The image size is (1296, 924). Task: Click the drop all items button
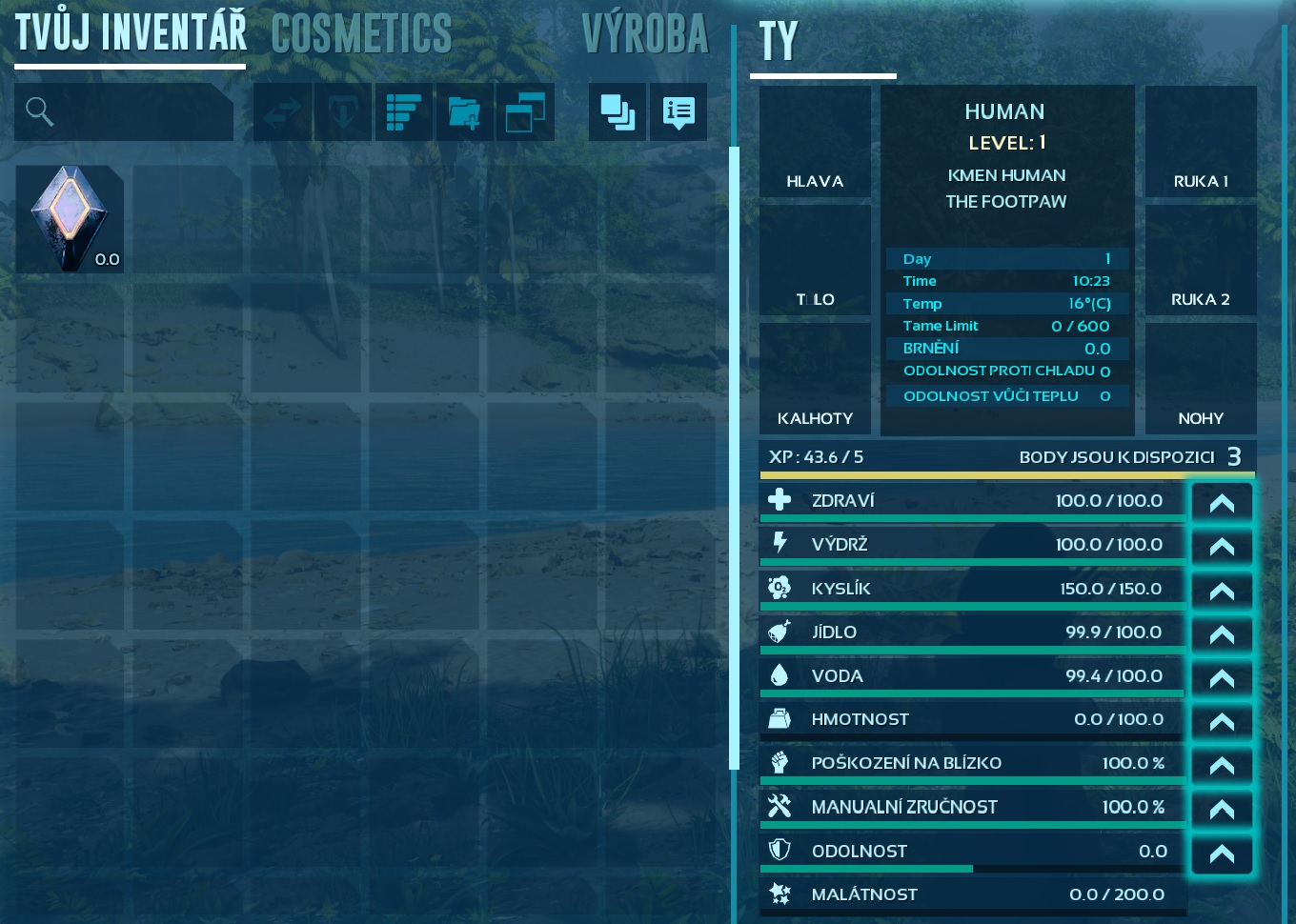pos(343,112)
